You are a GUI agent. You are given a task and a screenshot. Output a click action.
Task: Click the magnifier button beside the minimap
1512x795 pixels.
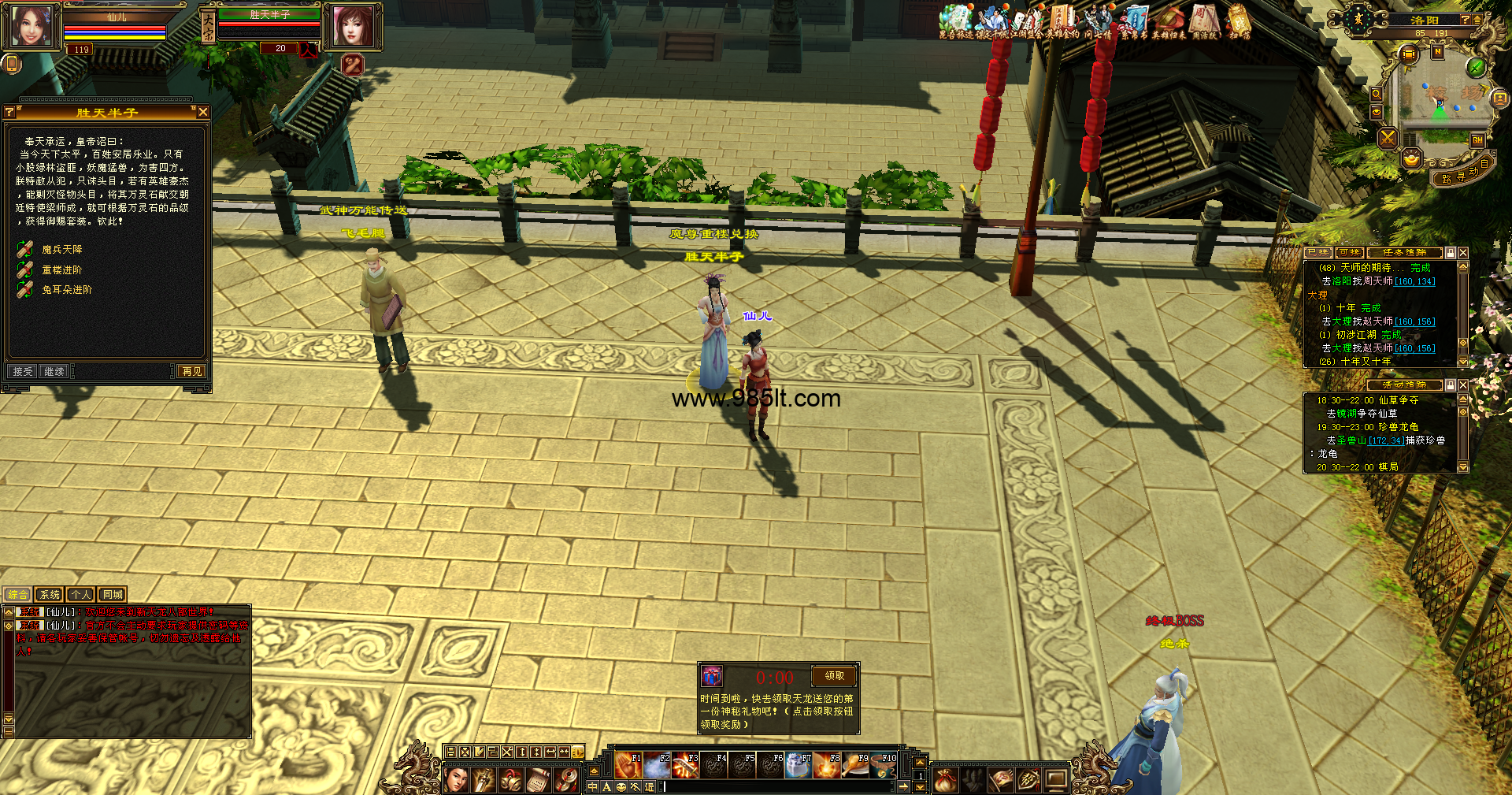coord(1376,94)
